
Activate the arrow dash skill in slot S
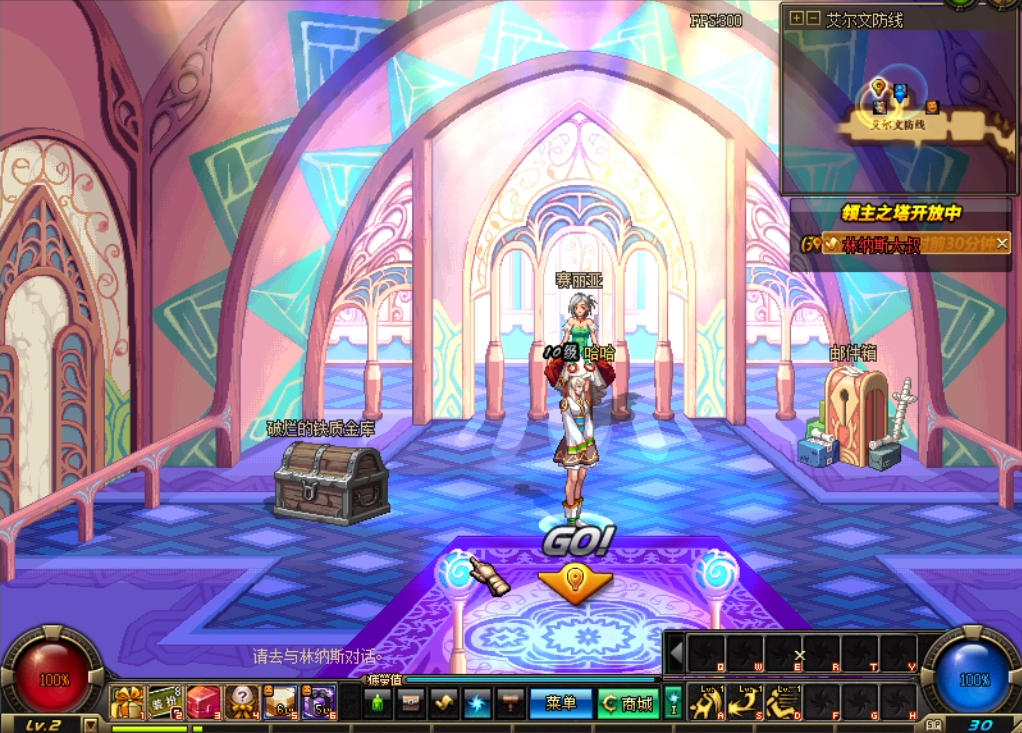tap(745, 702)
